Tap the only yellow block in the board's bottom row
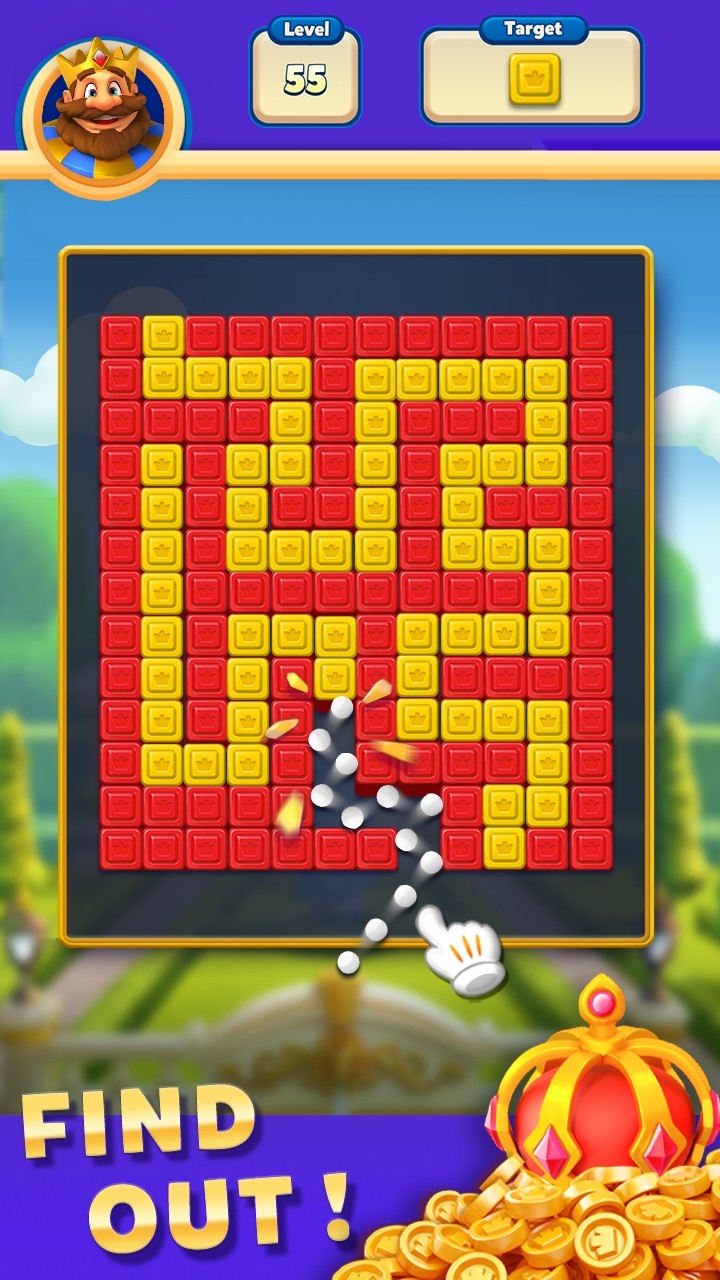The width and height of the screenshot is (720, 1280). (x=504, y=848)
